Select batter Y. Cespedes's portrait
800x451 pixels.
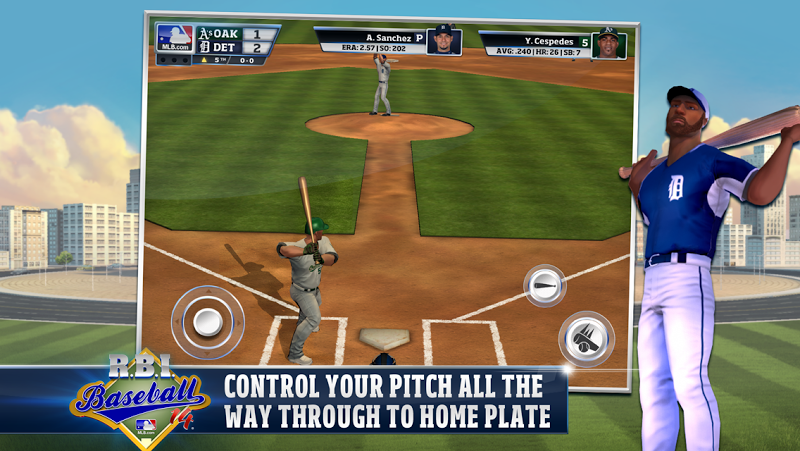point(608,44)
